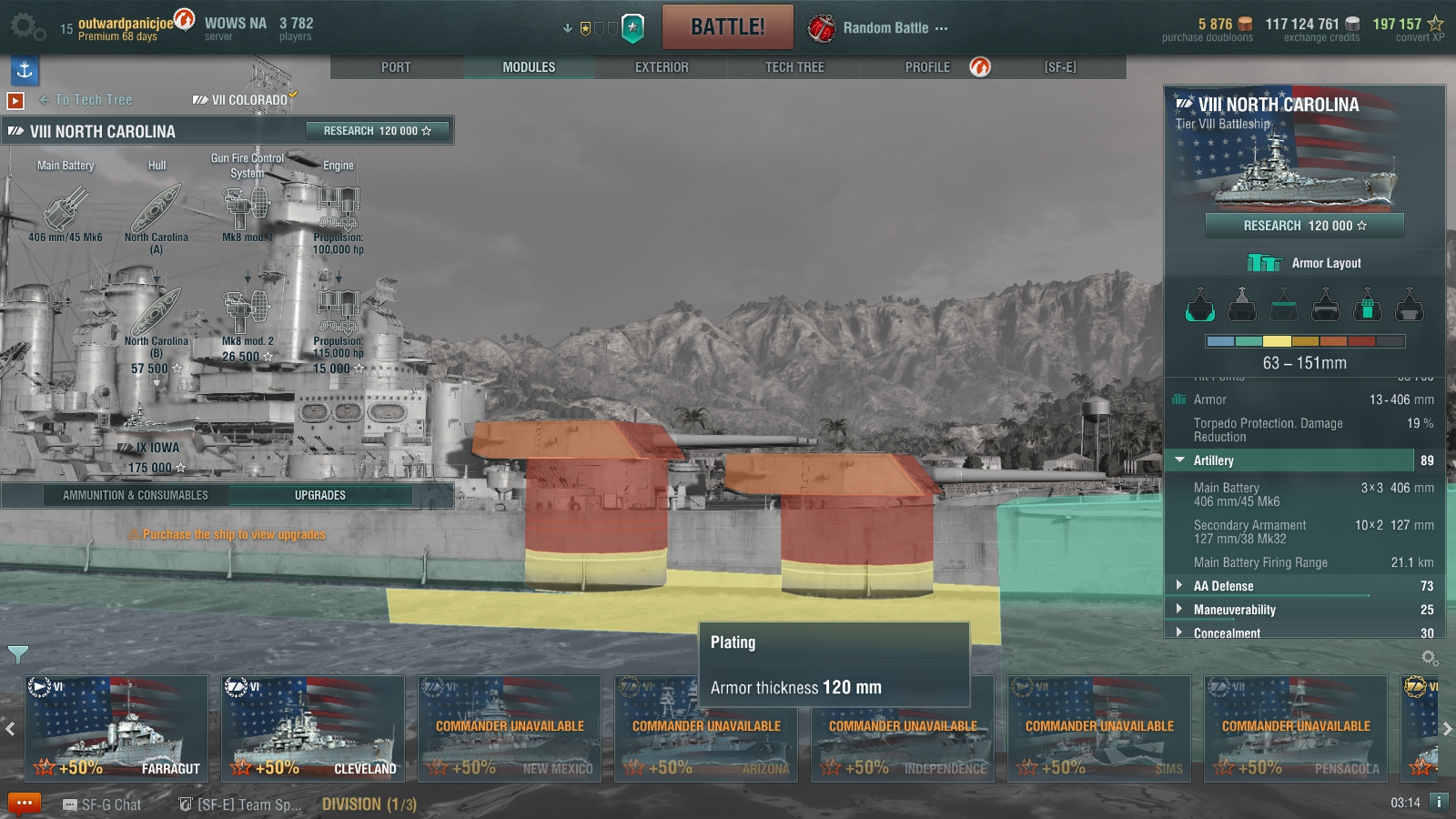The image size is (1456, 819).
Task: Switch to Ammunition & Consumables tab
Action: click(136, 495)
